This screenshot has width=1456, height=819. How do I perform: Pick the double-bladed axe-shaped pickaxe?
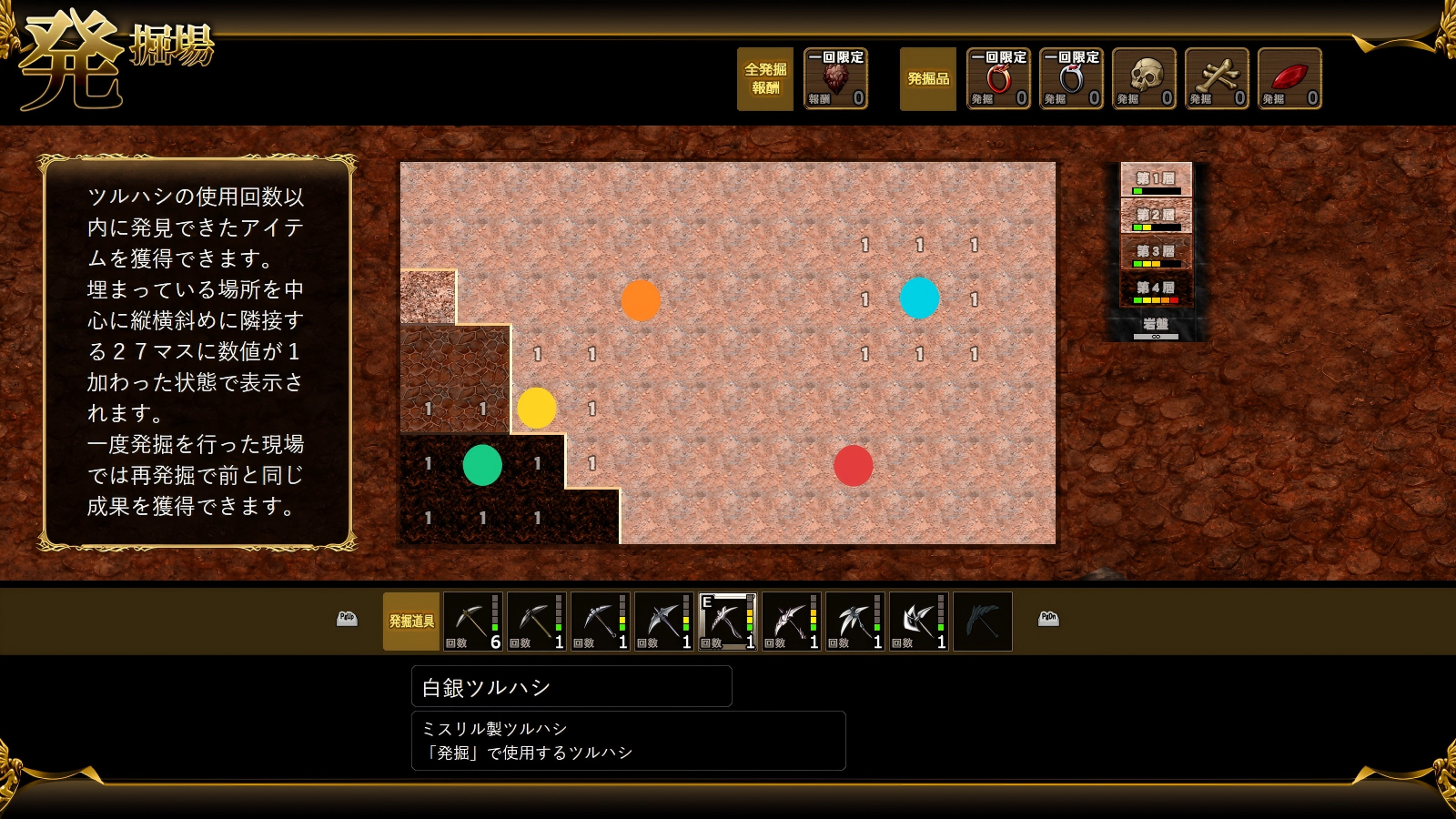[918, 622]
